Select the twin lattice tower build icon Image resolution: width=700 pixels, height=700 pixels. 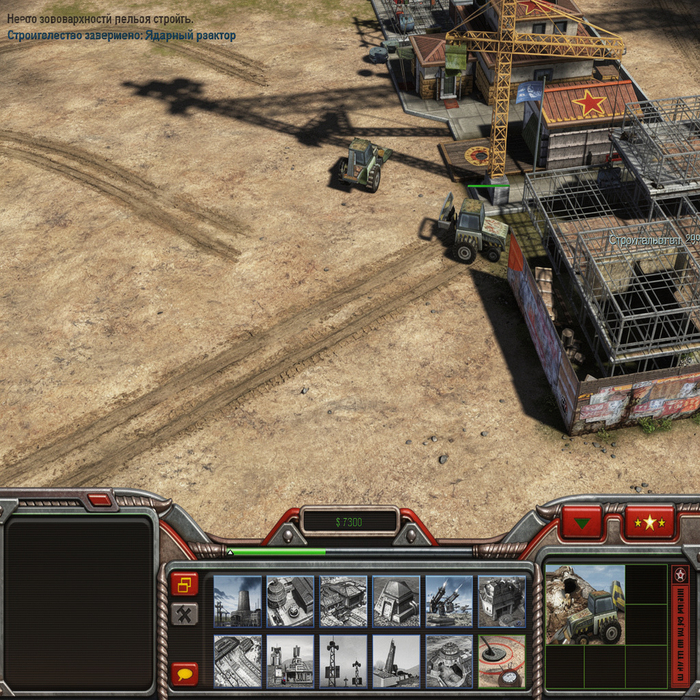point(343,661)
